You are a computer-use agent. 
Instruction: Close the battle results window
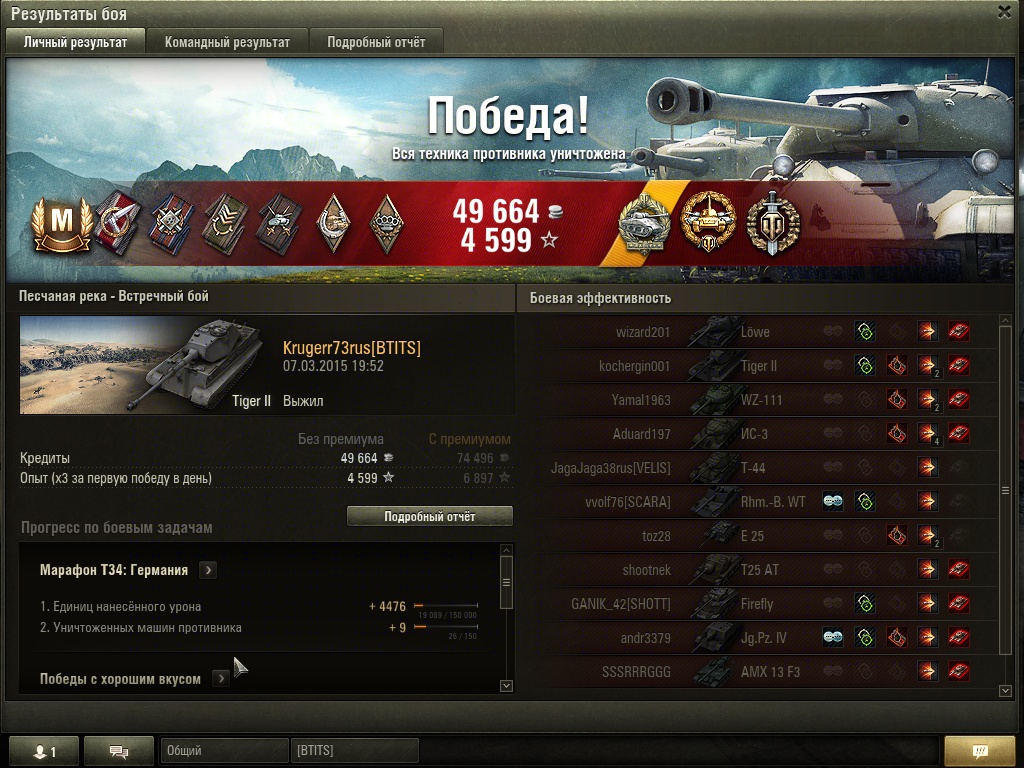pyautogui.click(x=1004, y=12)
